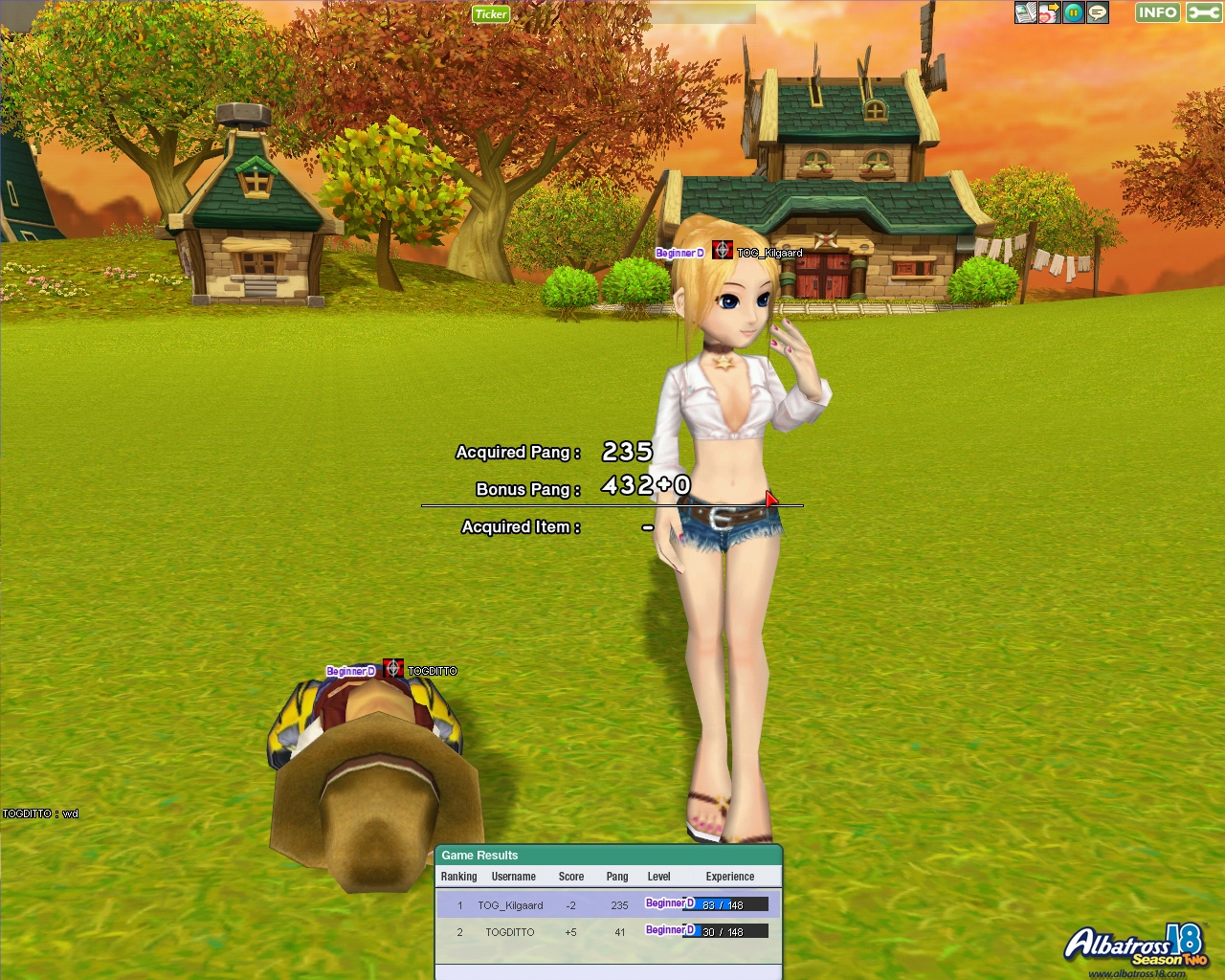Click the heart with arrow icon

[1050, 12]
